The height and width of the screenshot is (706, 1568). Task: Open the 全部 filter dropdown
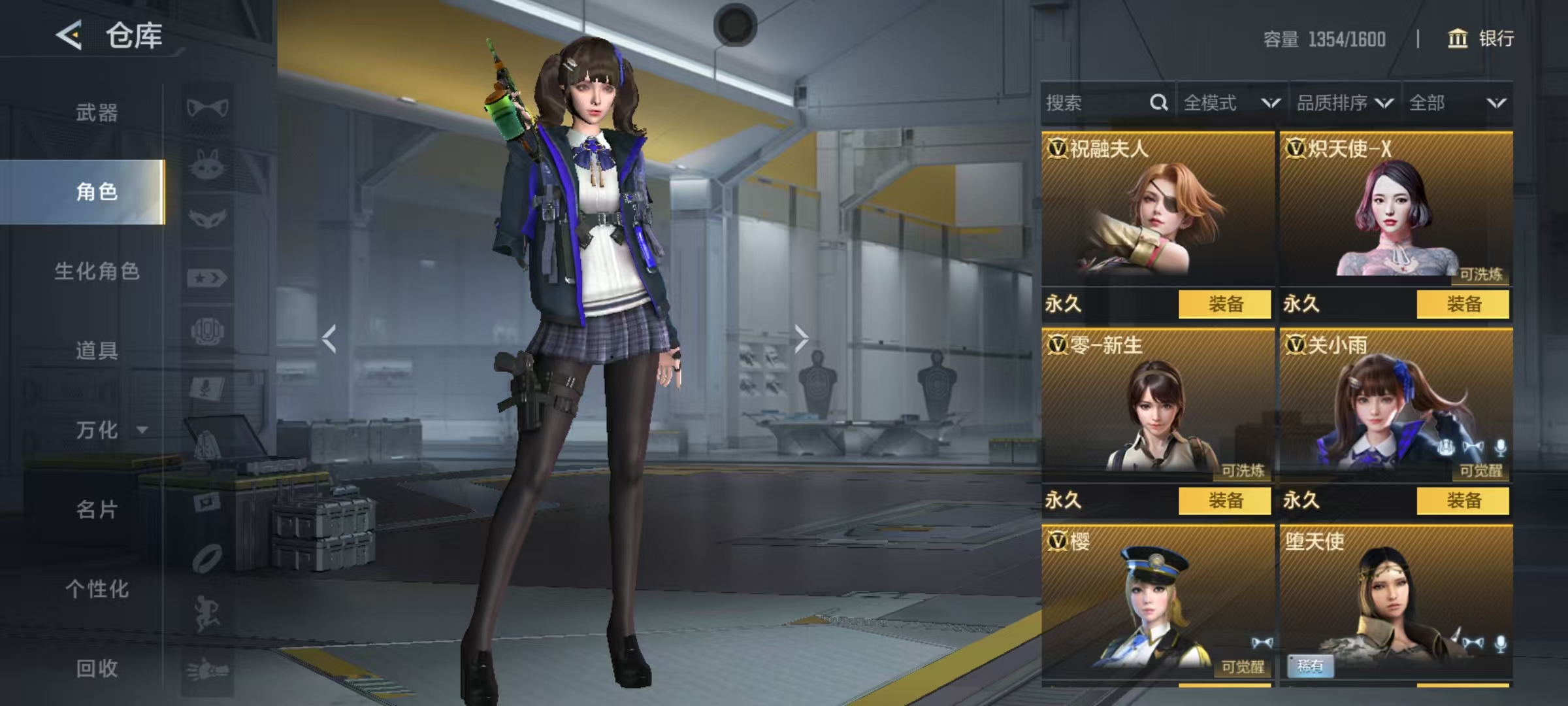[1457, 103]
